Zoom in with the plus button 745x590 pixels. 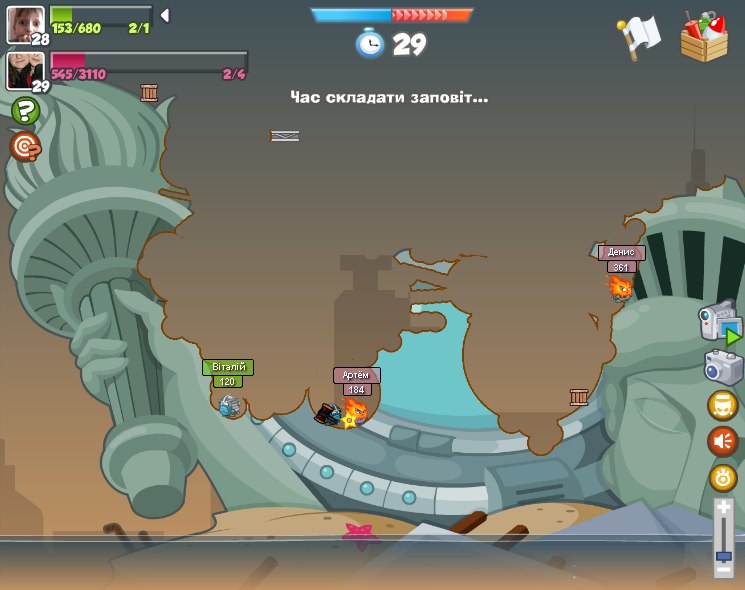[x=723, y=508]
